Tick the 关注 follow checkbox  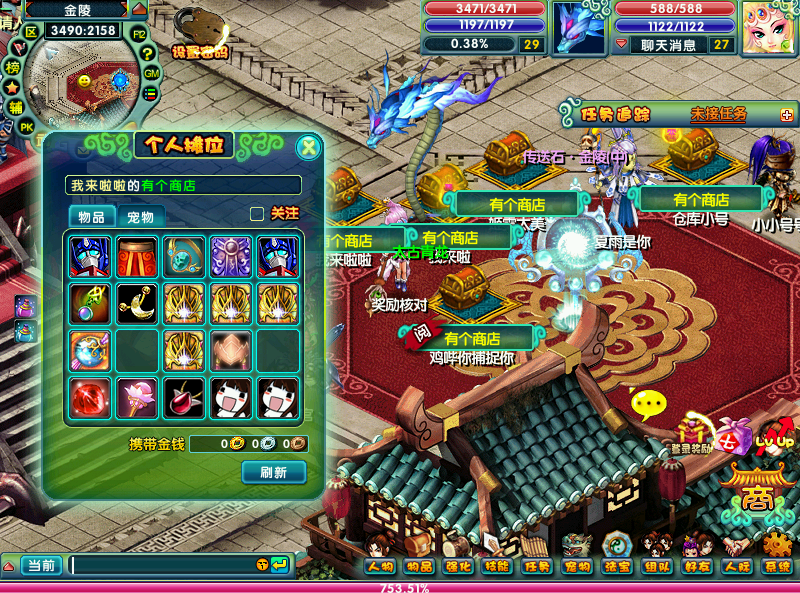pyautogui.click(x=257, y=213)
